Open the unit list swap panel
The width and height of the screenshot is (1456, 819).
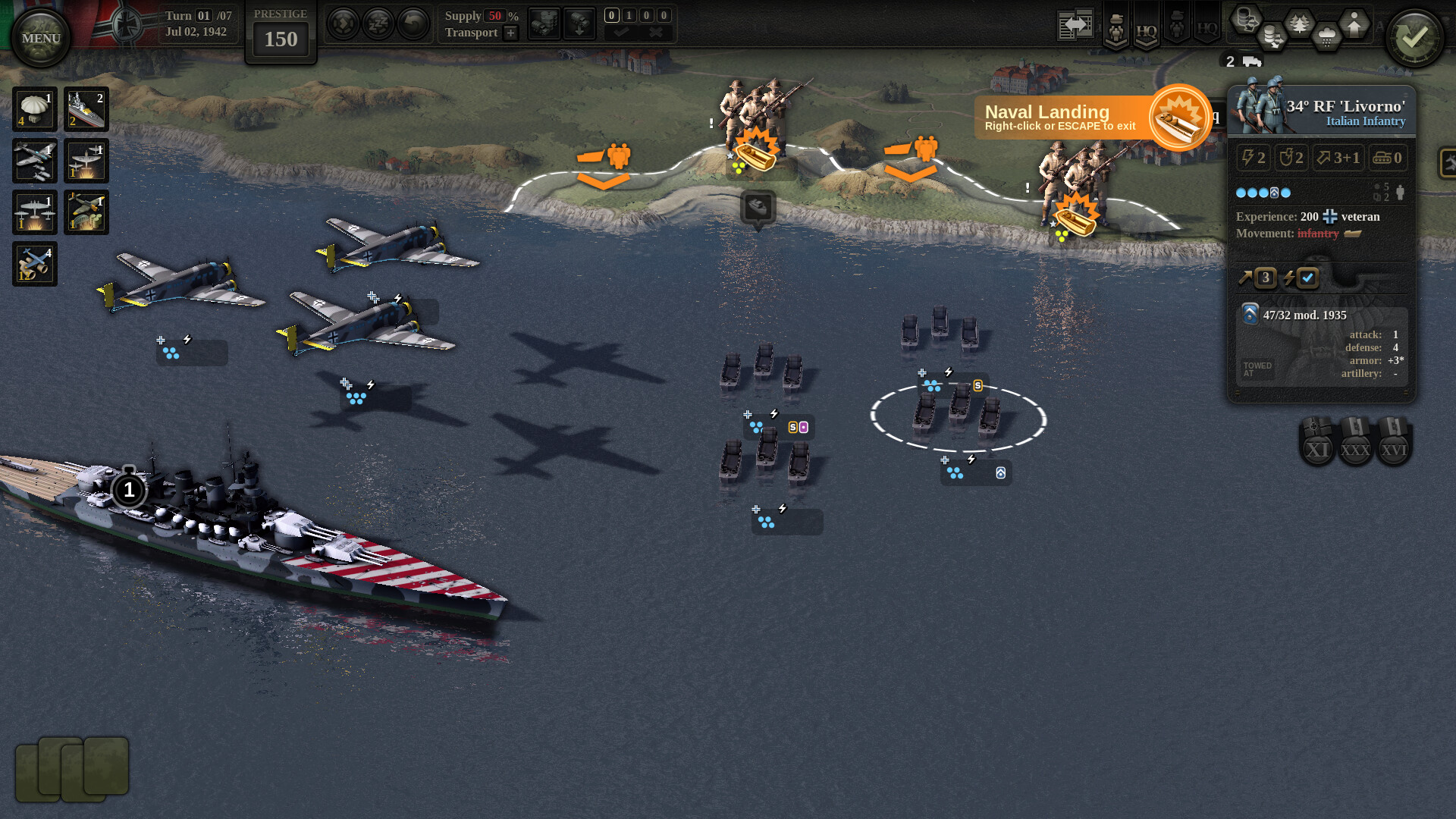[1075, 25]
